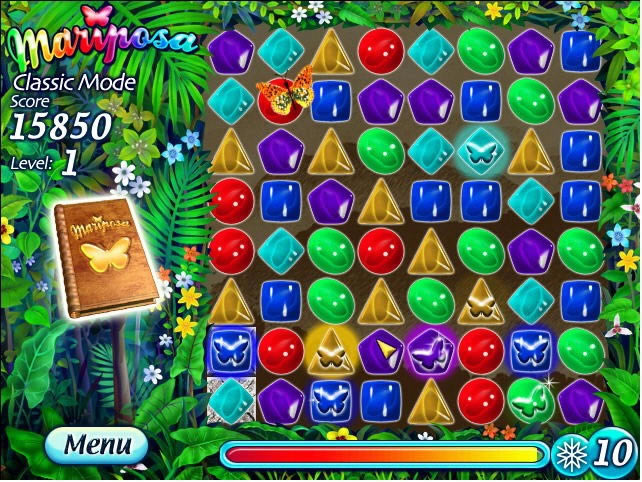
Task: Select the red gem with orange butterfly
Action: pyautogui.click(x=282, y=98)
